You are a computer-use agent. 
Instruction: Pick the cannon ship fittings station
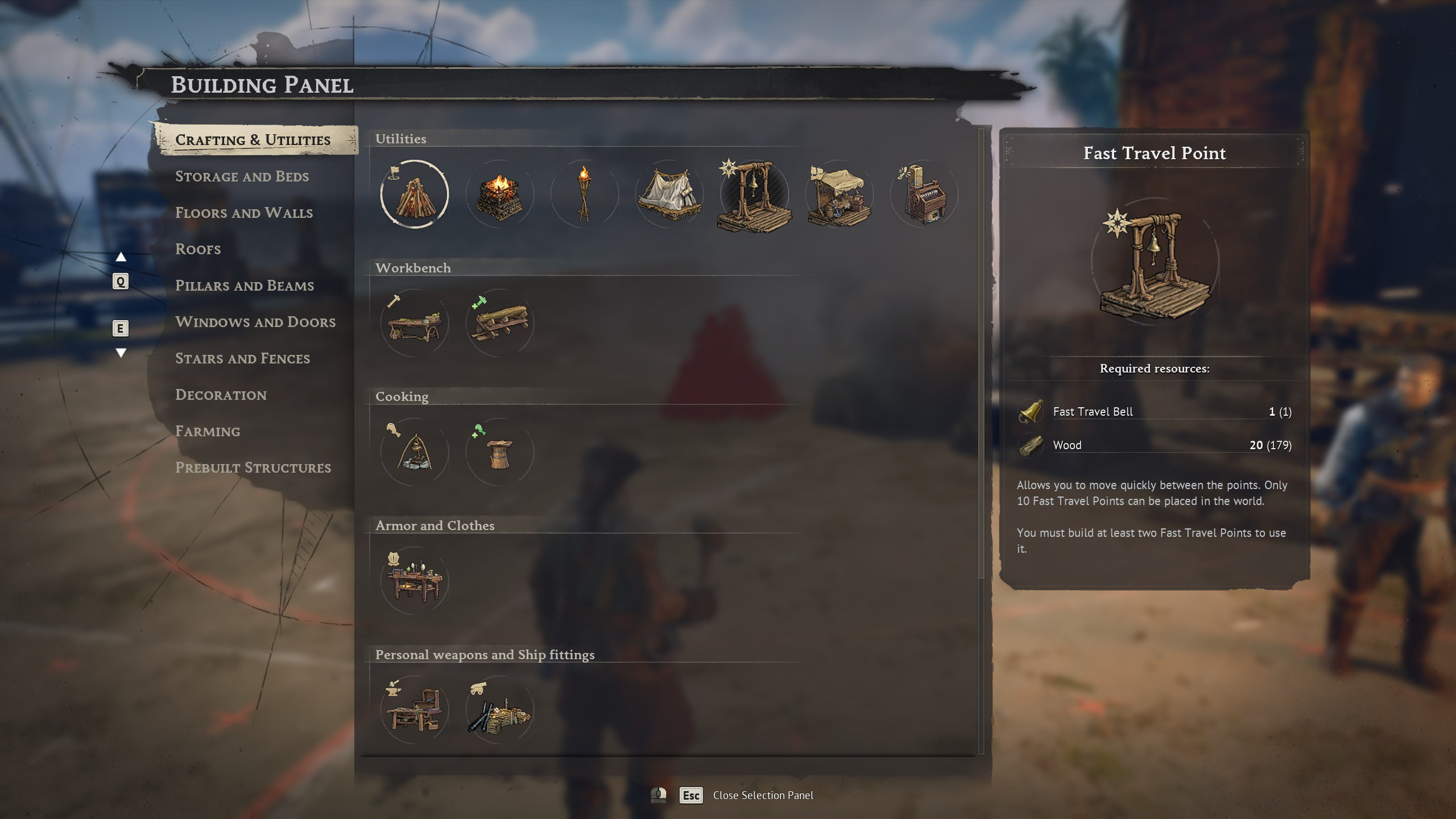point(499,710)
